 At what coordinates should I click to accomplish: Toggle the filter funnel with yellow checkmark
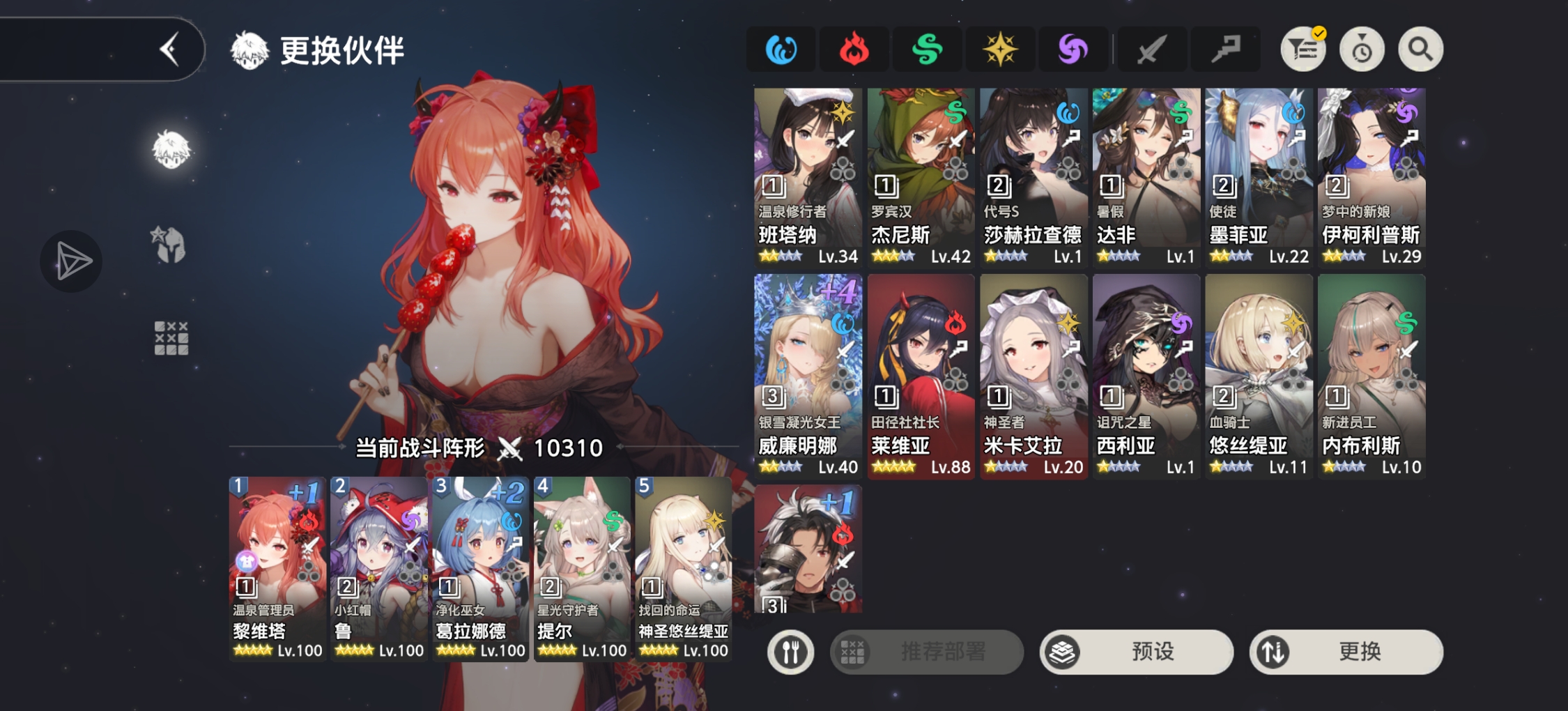coord(1302,49)
